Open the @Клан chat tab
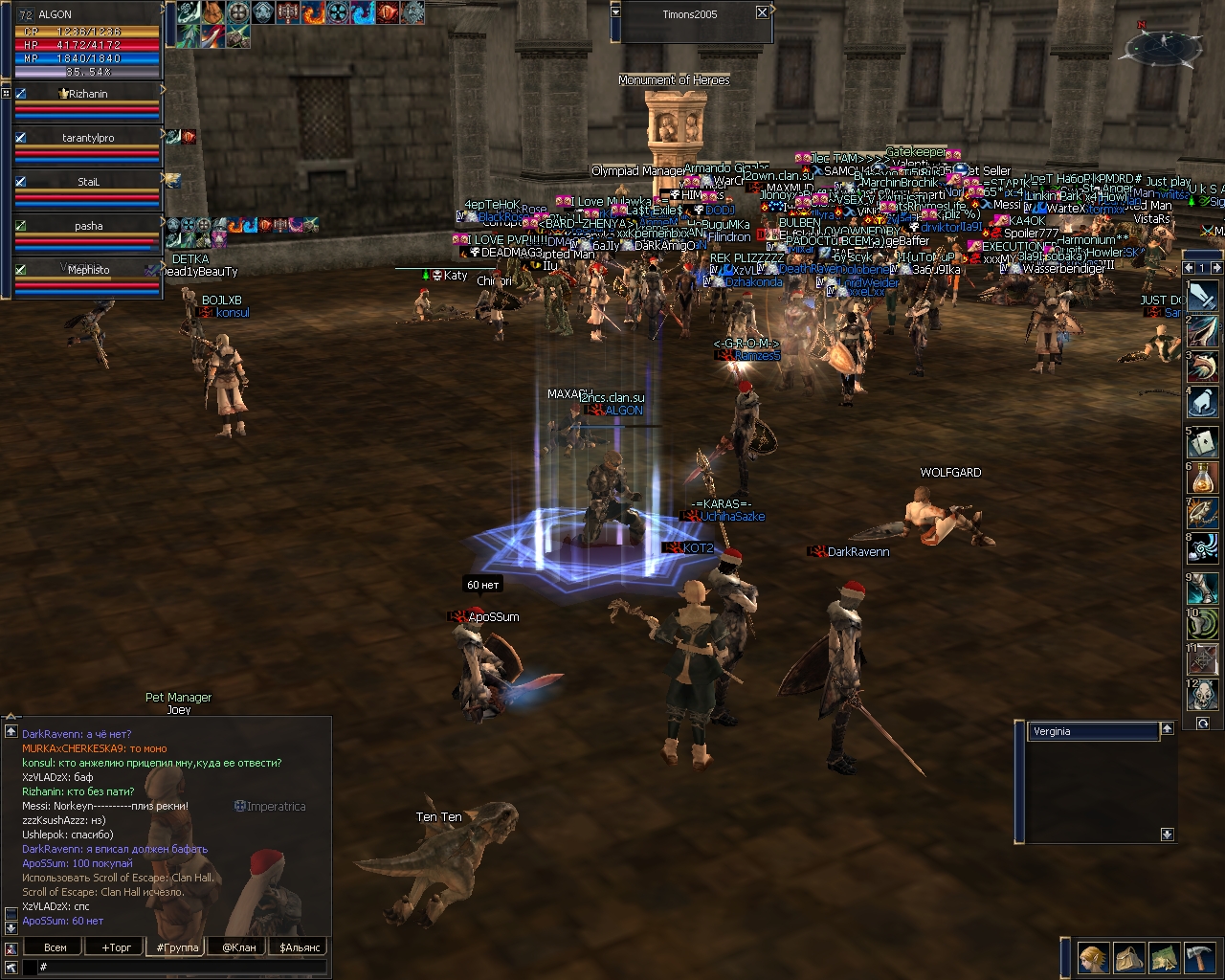Image resolution: width=1225 pixels, height=980 pixels. pyautogui.click(x=239, y=947)
